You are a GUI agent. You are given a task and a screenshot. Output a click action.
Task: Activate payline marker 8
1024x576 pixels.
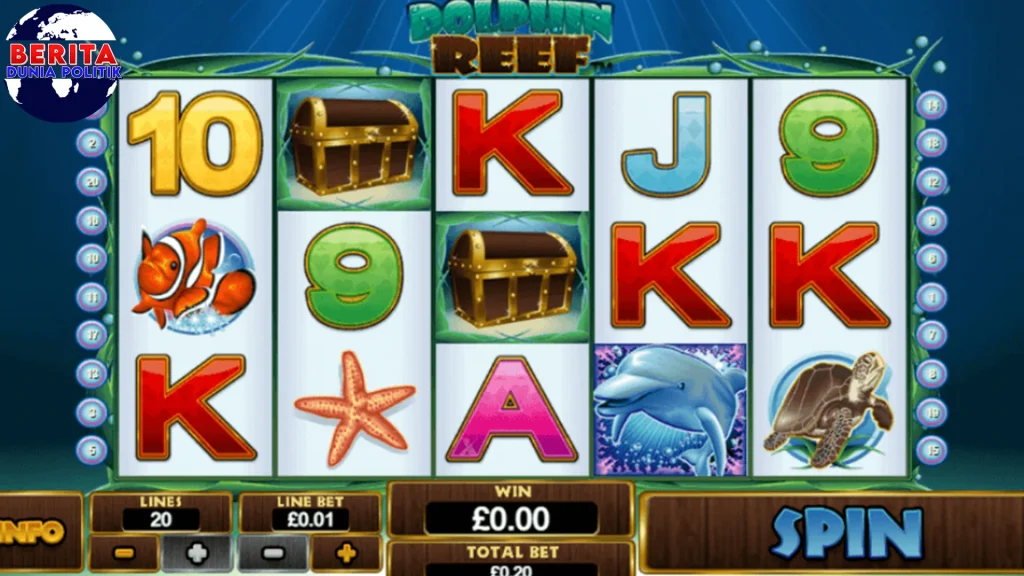click(x=932, y=373)
